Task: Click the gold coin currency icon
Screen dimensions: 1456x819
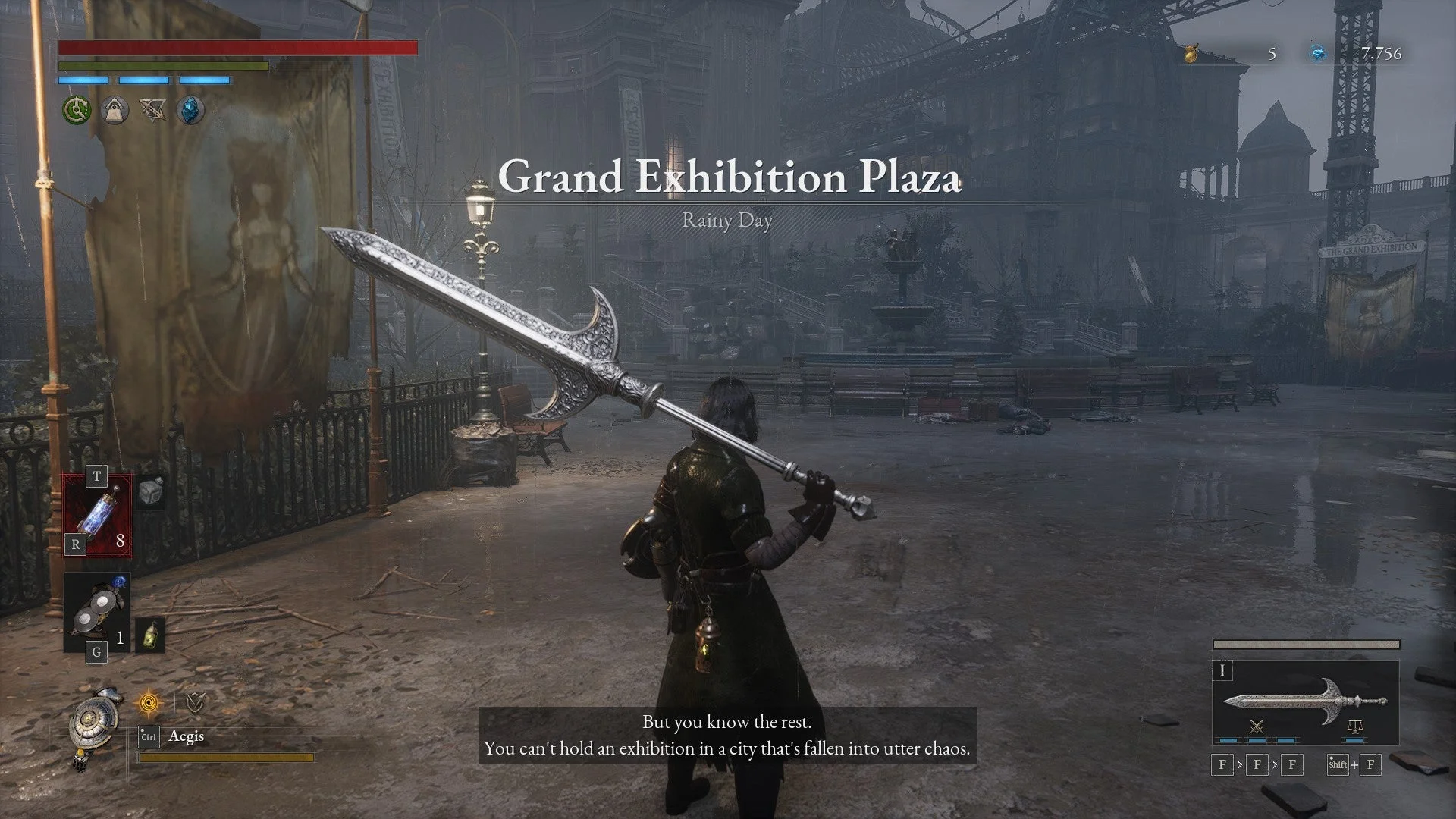Action: 1189,53
